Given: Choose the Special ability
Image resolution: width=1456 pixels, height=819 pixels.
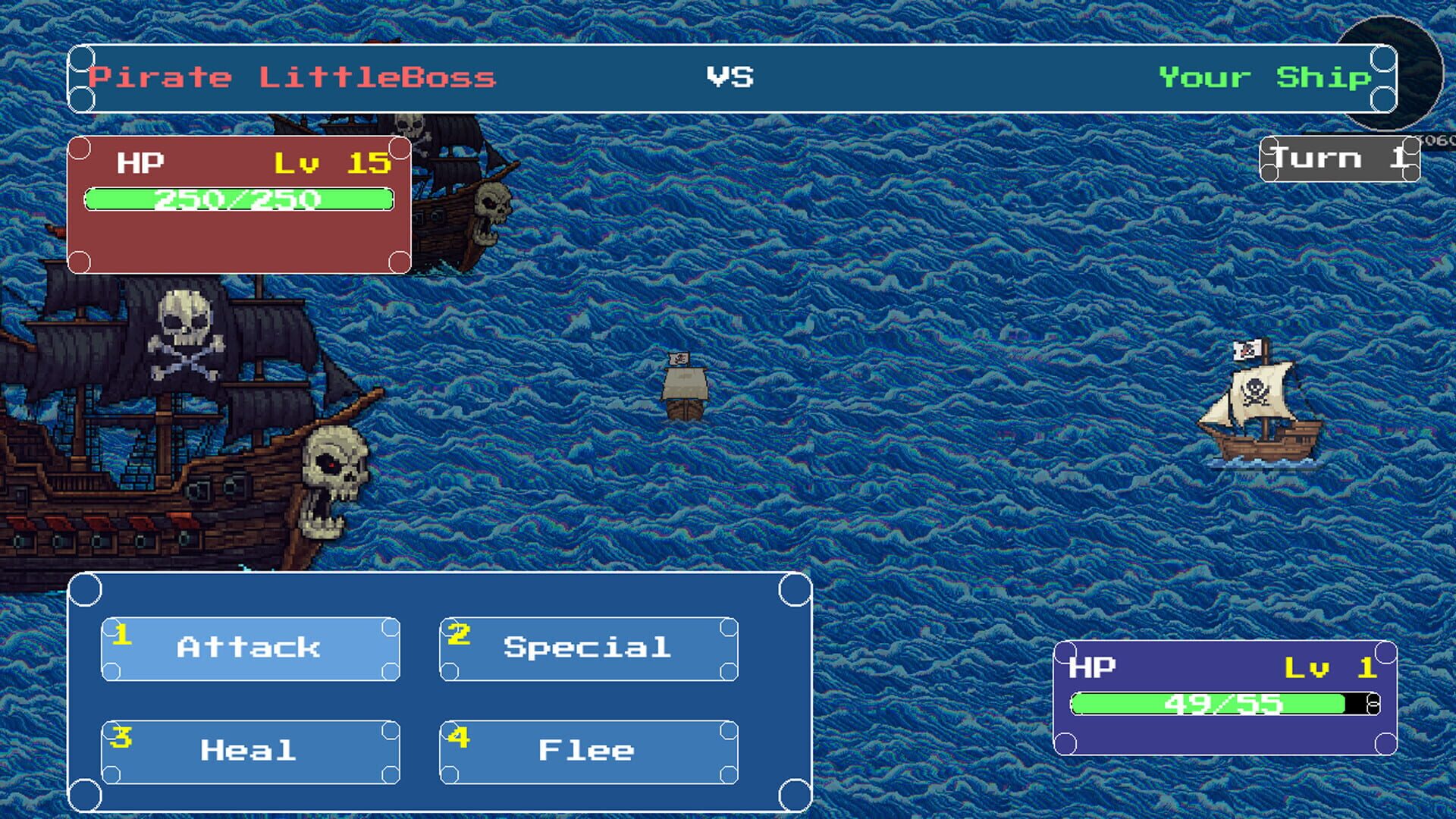Looking at the screenshot, I should coord(585,648).
